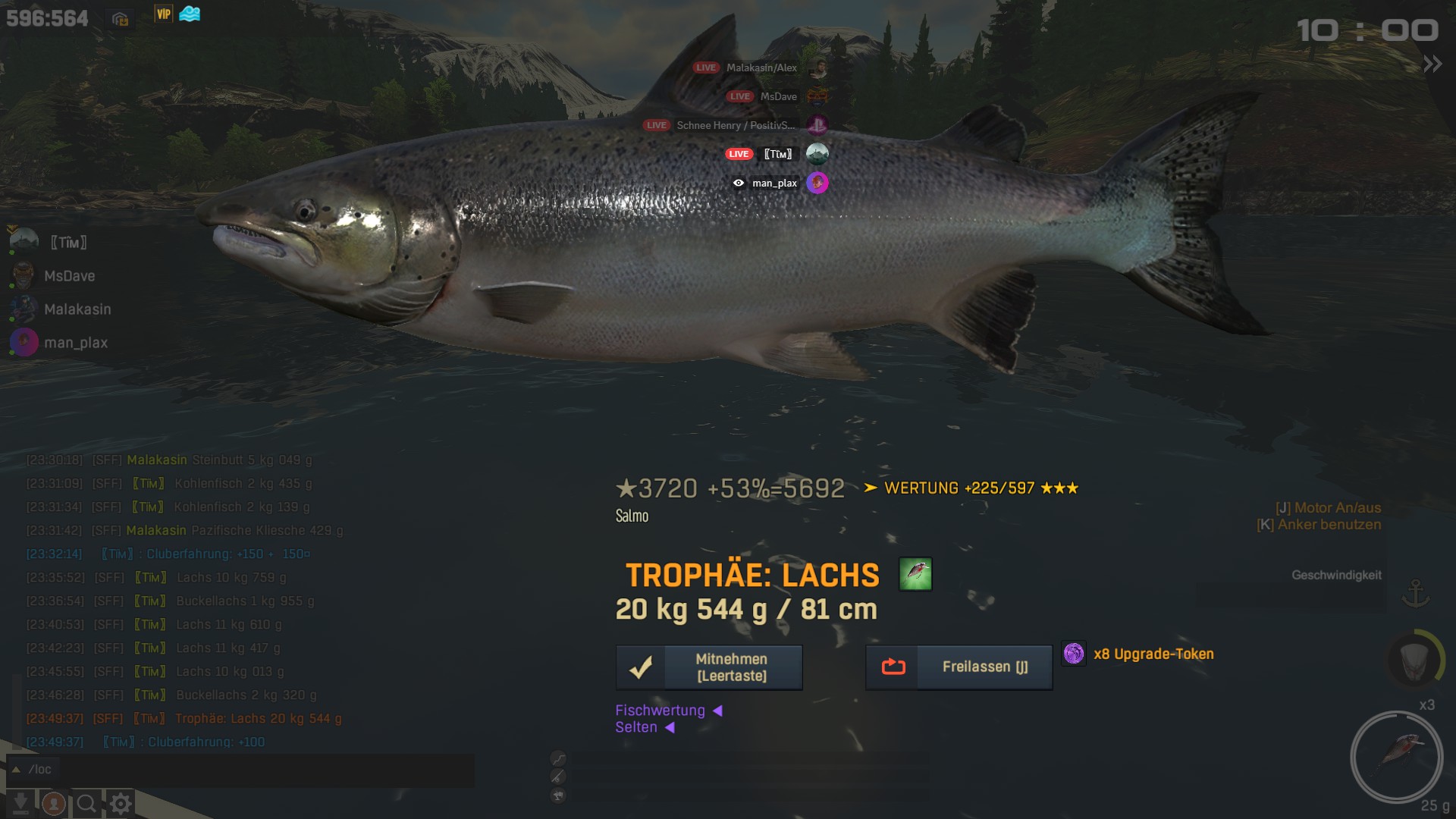Release the fish with Freilassen
This screenshot has height=819, width=1456.
point(959,667)
